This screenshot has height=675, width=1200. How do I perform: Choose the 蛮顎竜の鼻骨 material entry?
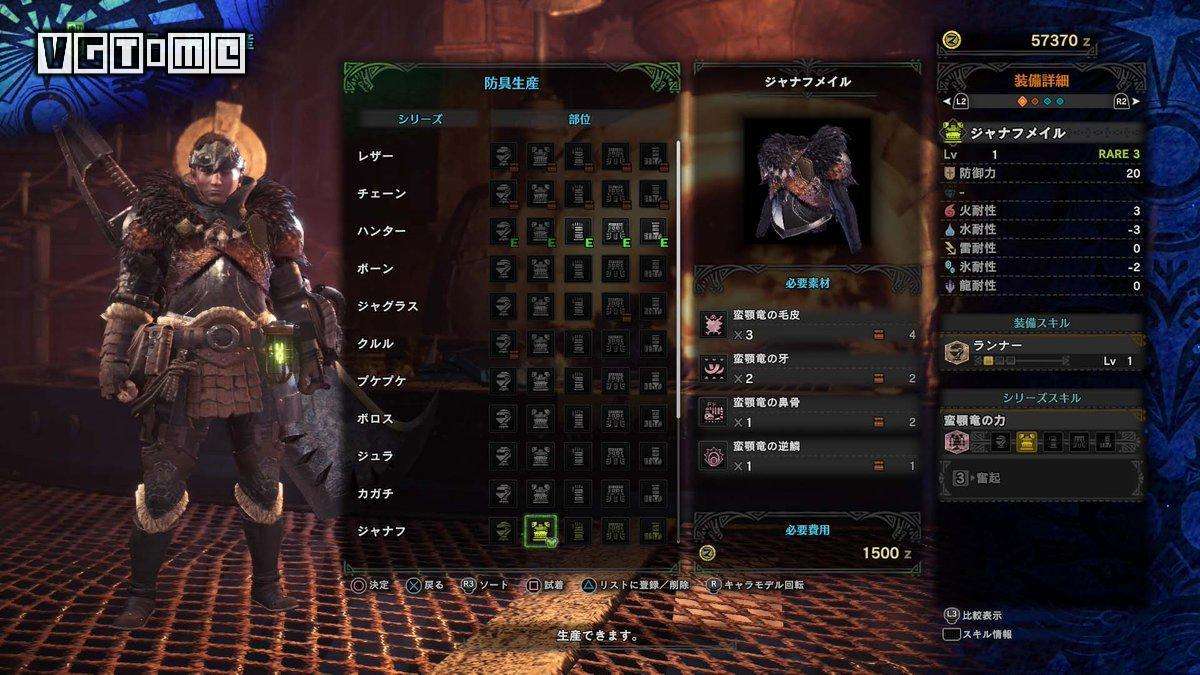tap(808, 412)
